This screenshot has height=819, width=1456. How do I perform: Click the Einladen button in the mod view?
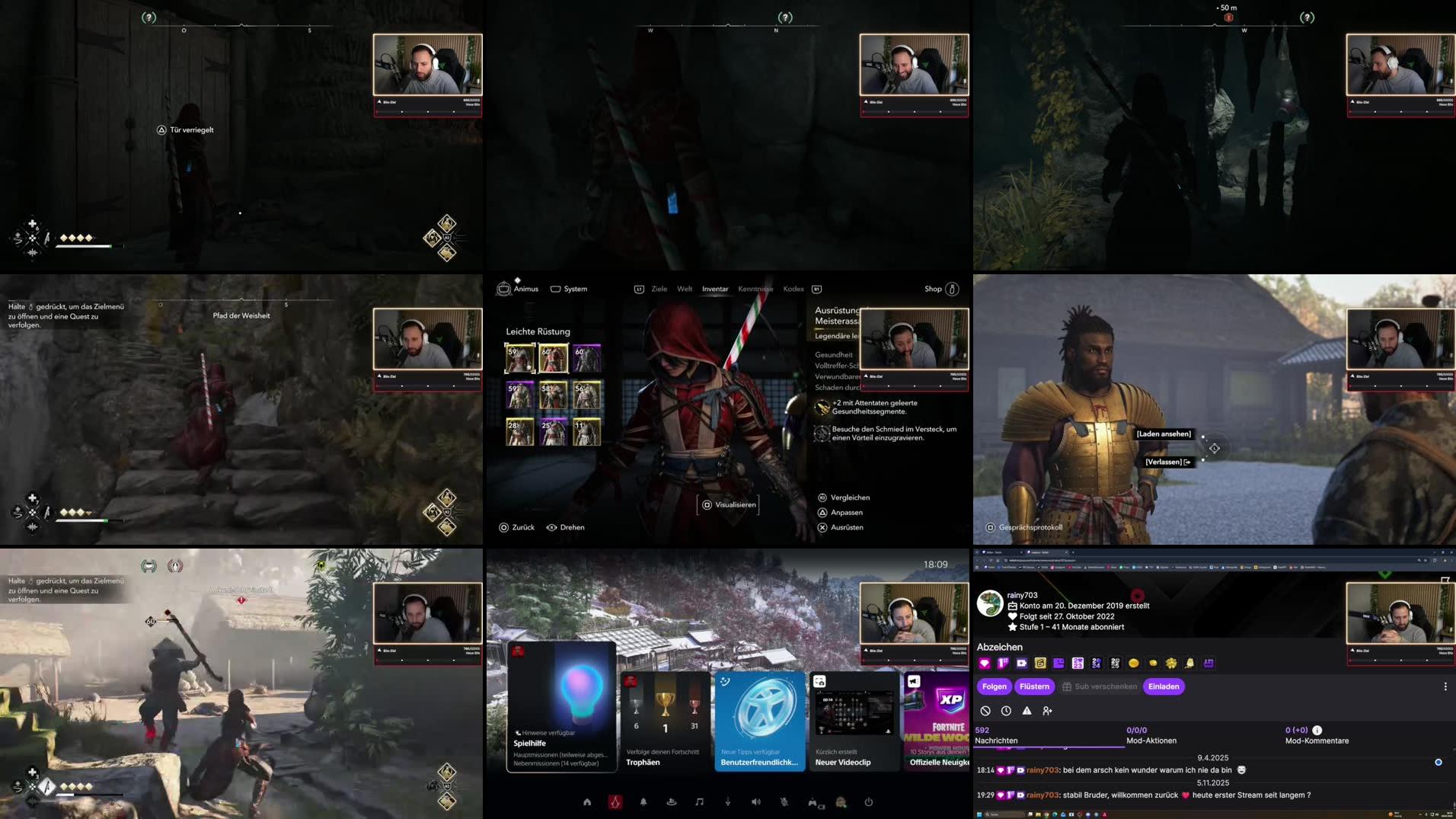pyautogui.click(x=1163, y=686)
